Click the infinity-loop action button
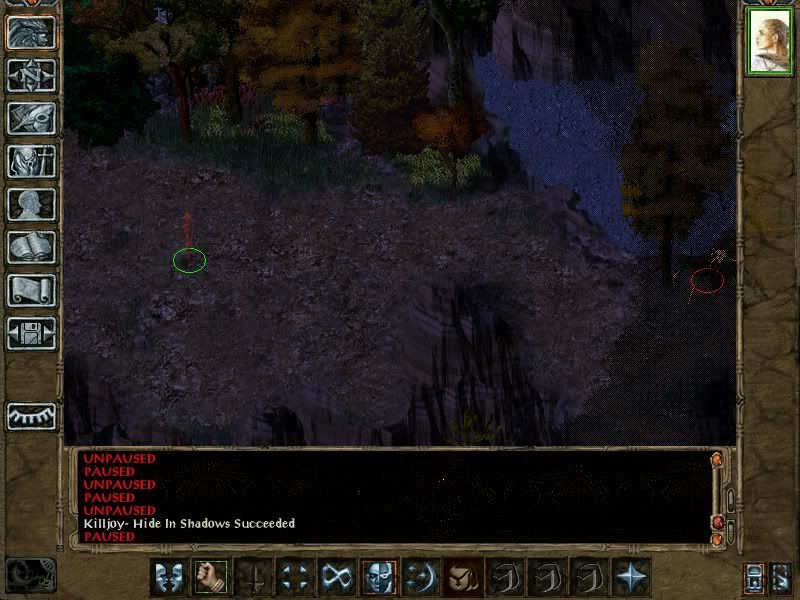Viewport: 800px width, 600px height. (x=336, y=576)
